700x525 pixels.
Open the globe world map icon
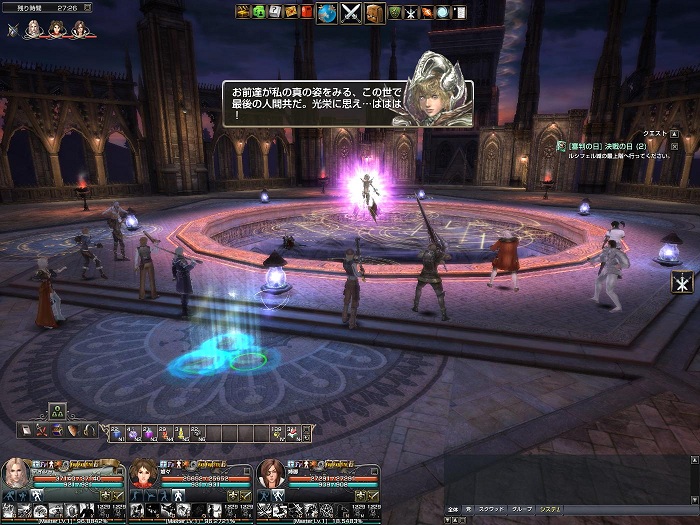point(327,13)
